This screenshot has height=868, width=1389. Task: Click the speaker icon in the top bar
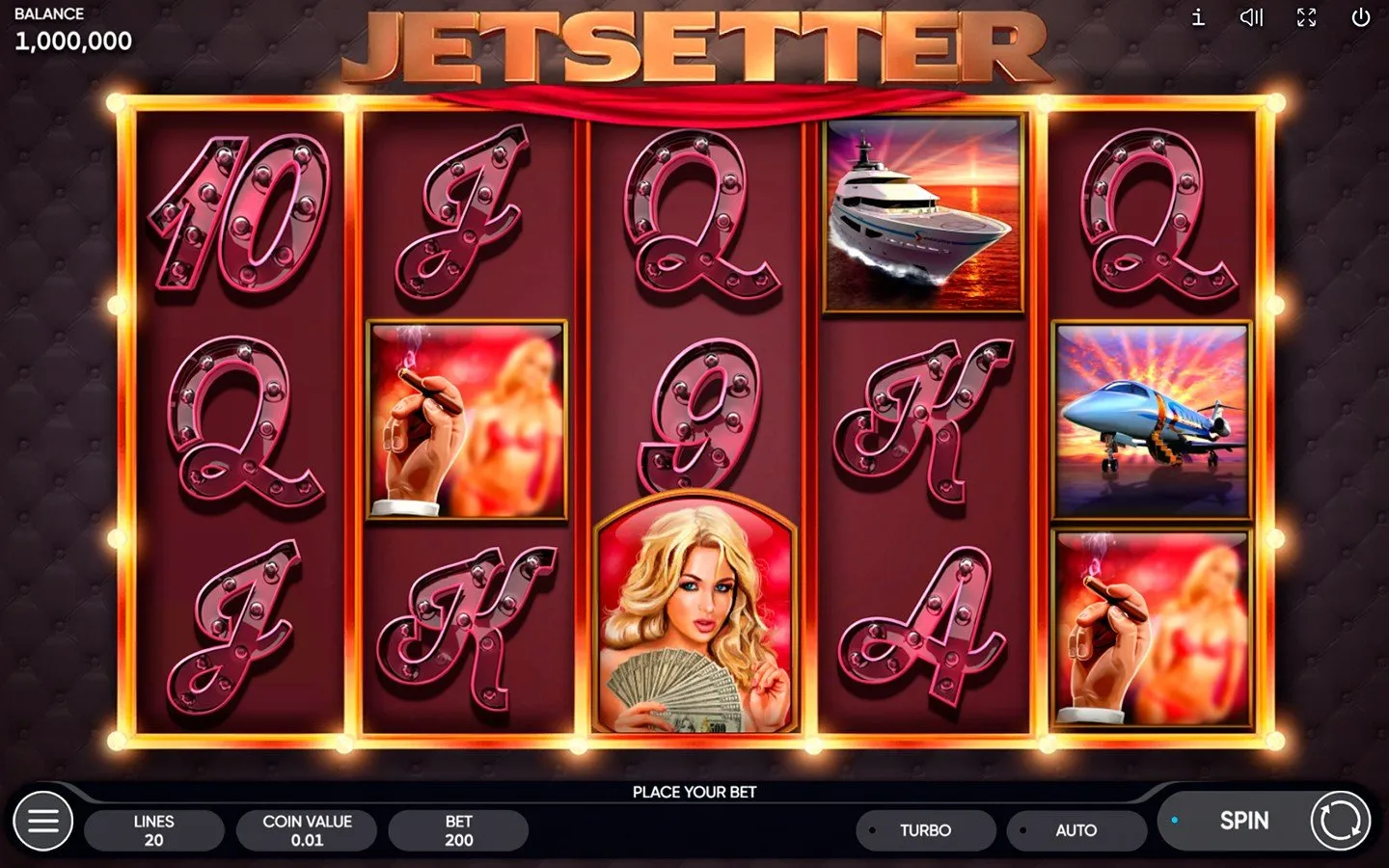point(1252,17)
